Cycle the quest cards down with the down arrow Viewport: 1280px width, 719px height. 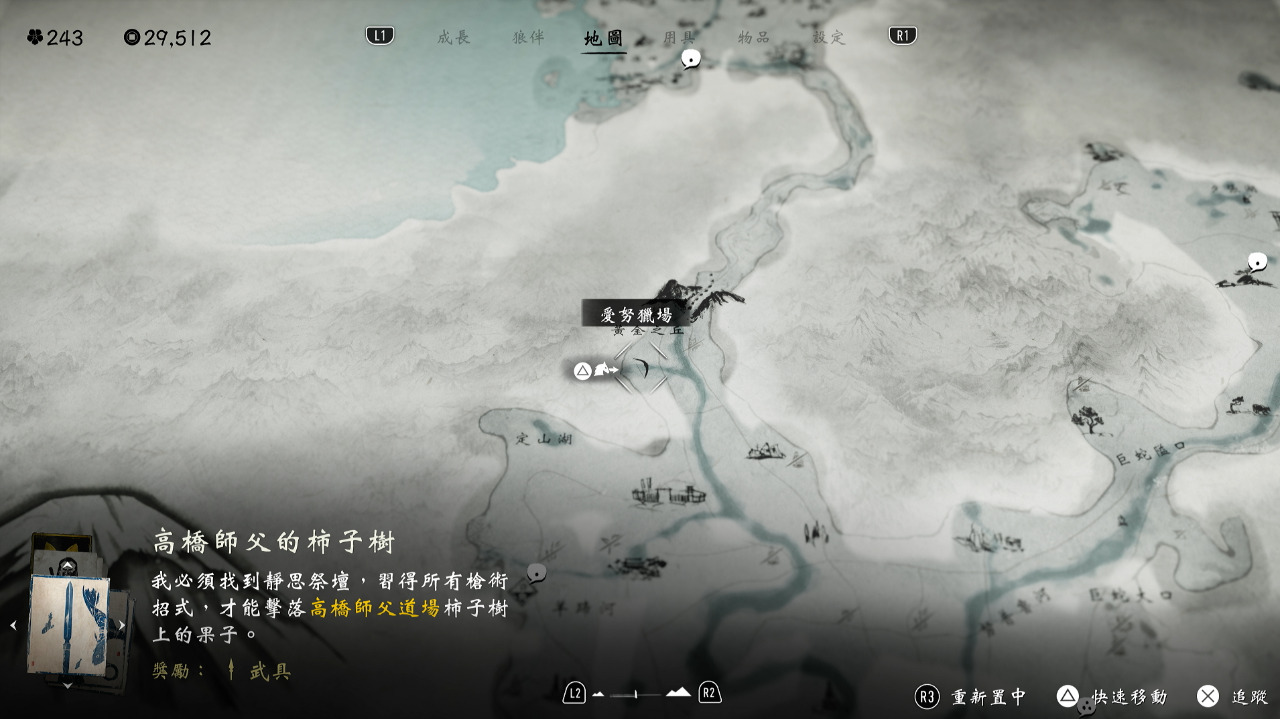tap(67, 686)
